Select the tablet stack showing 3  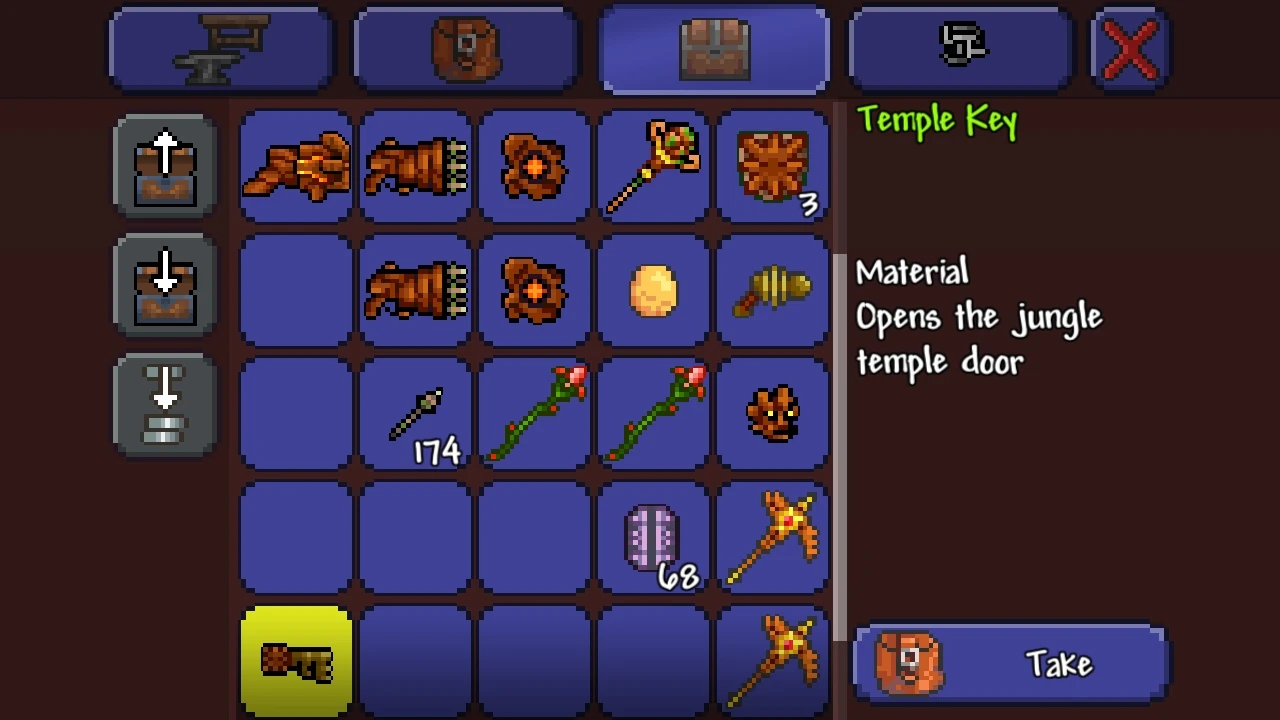pyautogui.click(x=773, y=168)
